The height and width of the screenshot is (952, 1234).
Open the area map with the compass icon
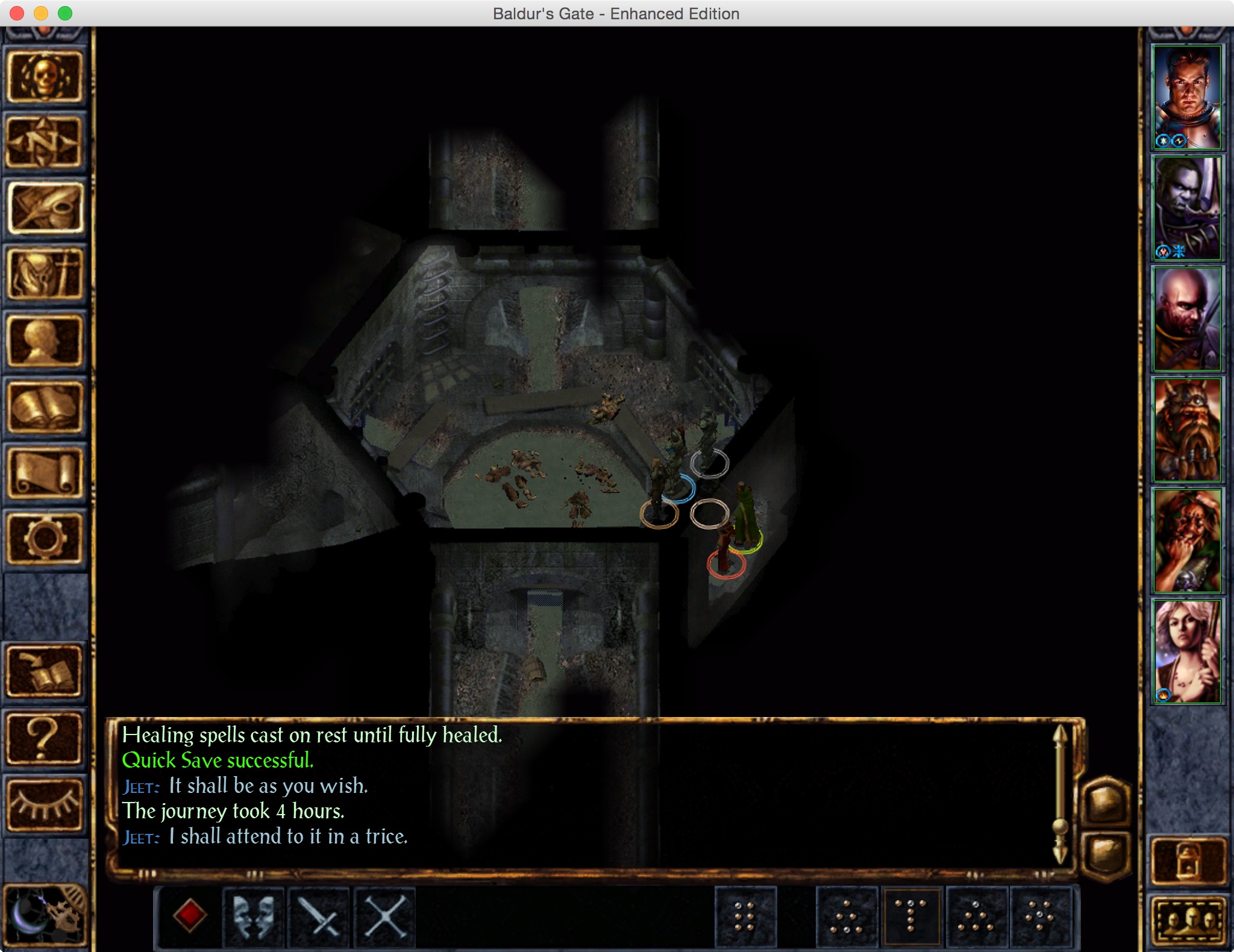[44, 143]
